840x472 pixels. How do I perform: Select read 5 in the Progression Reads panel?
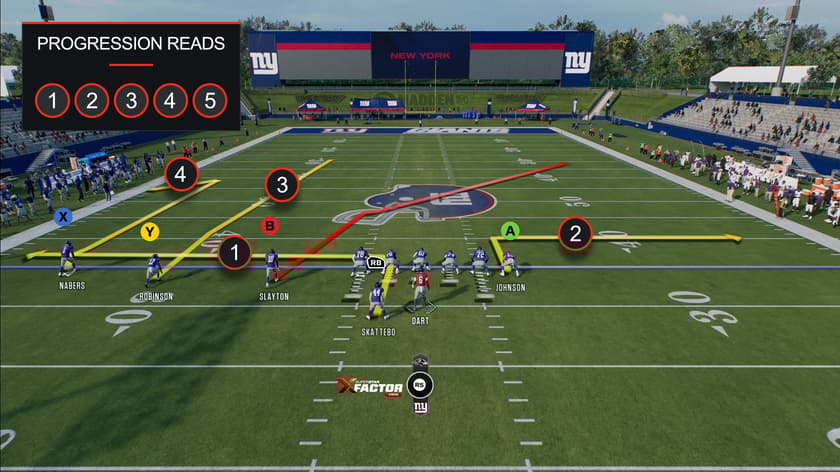[209, 100]
